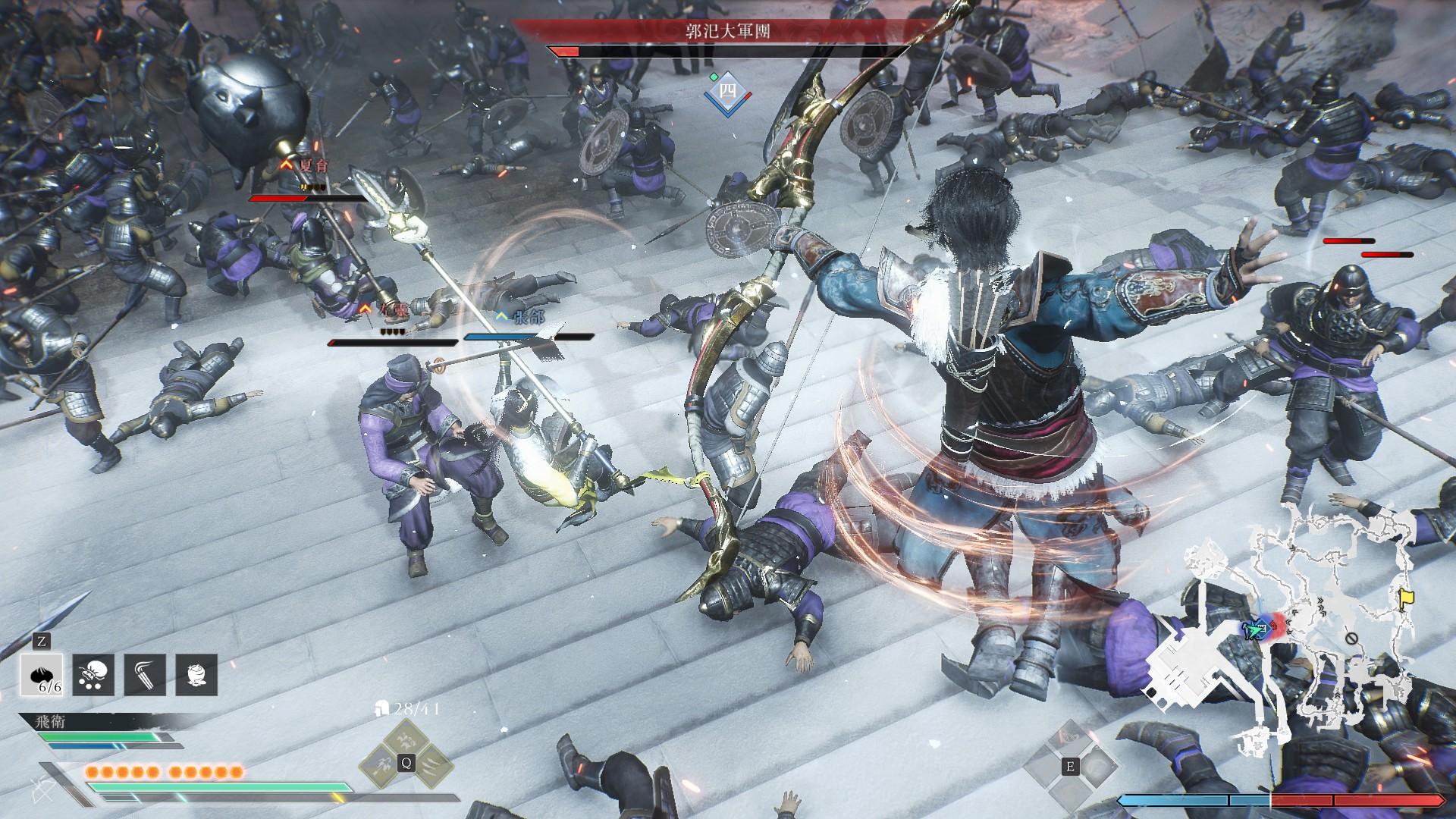The width and height of the screenshot is (1456, 819).
Task: Choose the curved incense sticks item
Action: click(x=145, y=675)
